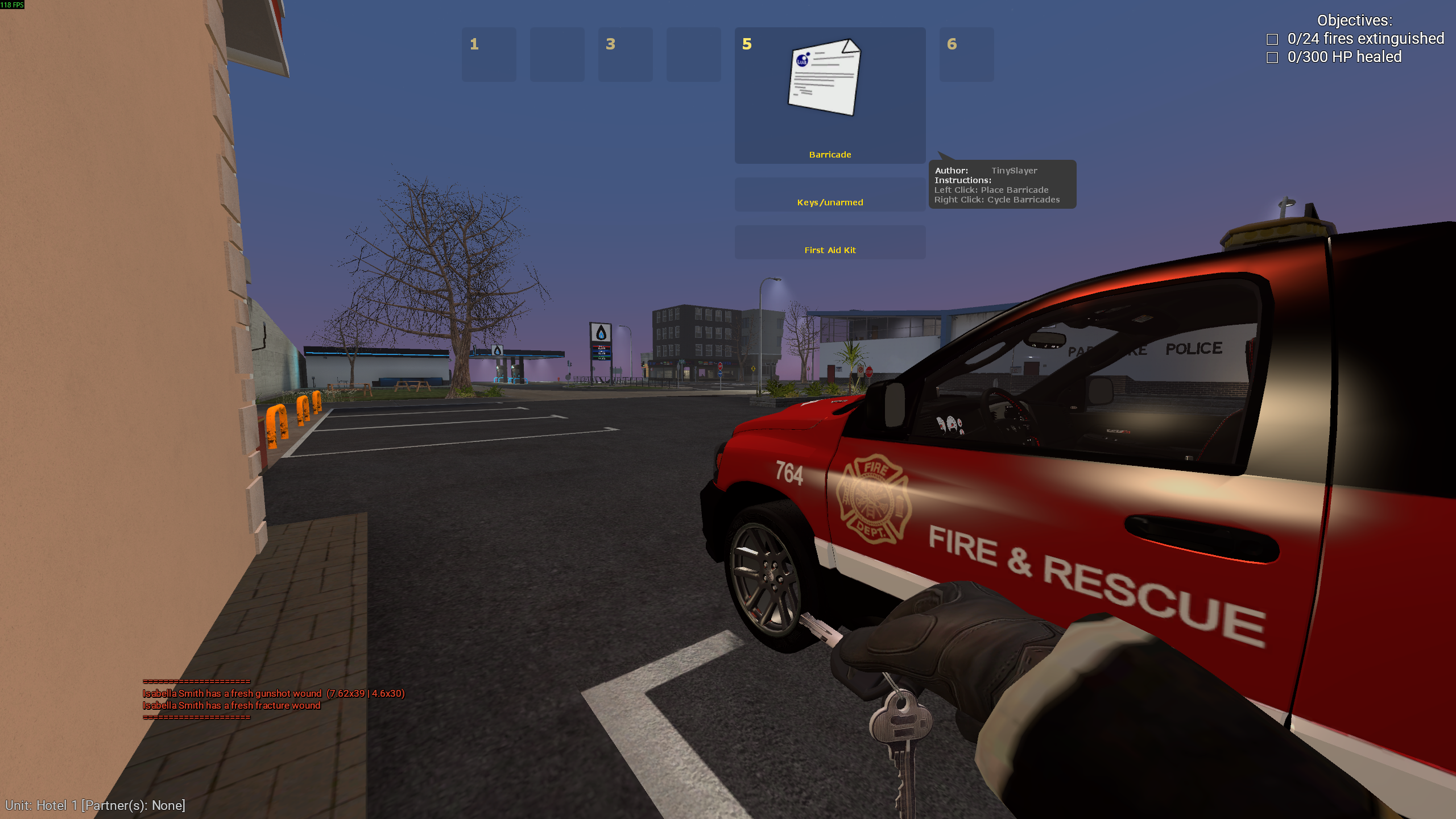This screenshot has width=1456, height=819.
Task: Click the fires extinguished objective checkbox
Action: 1272,39
